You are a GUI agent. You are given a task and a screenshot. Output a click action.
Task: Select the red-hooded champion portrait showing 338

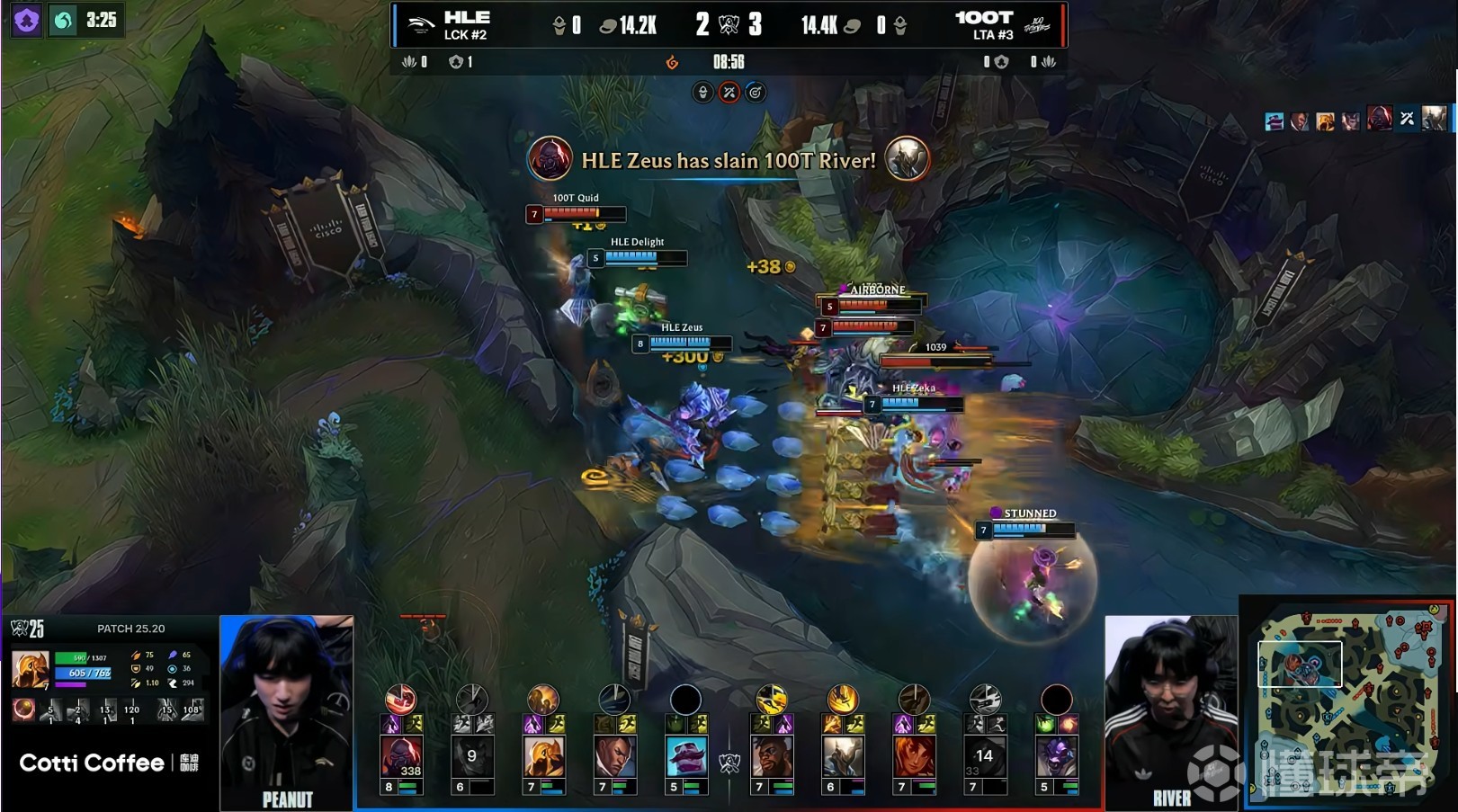pyautogui.click(x=401, y=757)
